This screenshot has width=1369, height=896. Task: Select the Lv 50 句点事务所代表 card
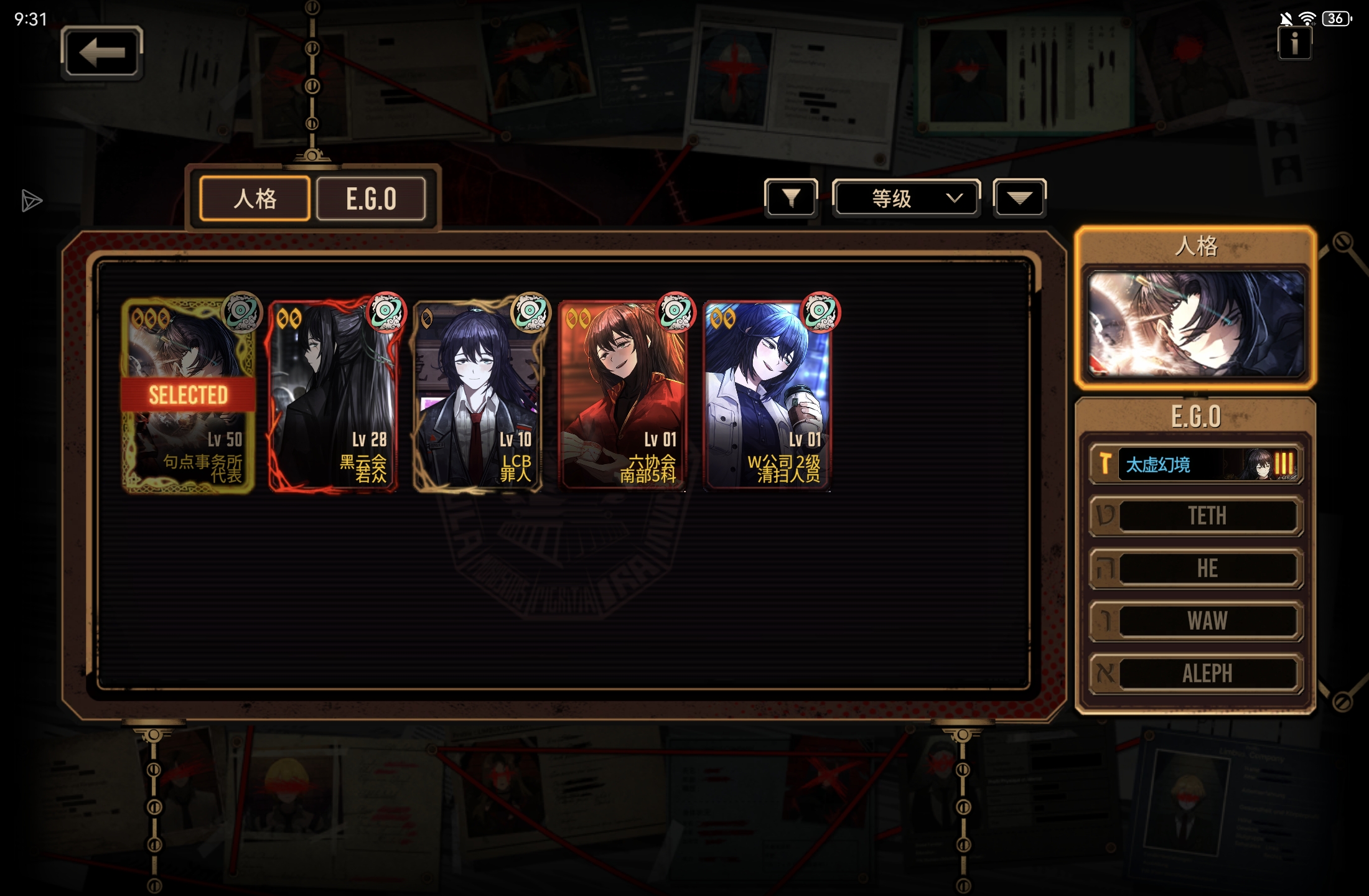coord(188,396)
